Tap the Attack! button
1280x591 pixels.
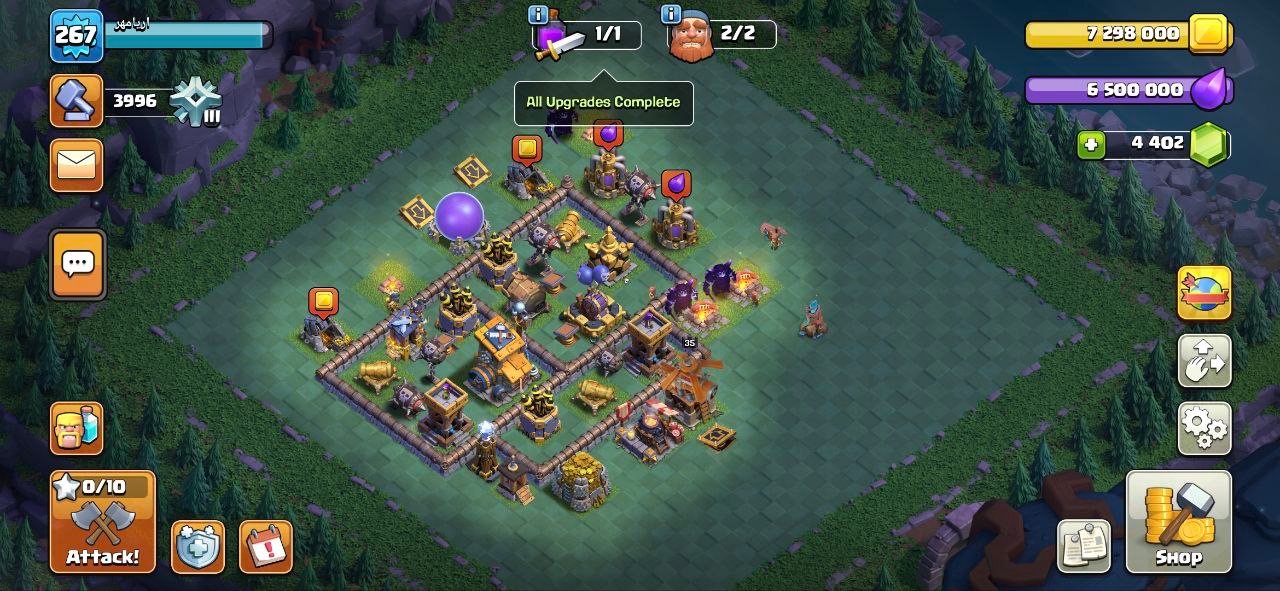103,521
